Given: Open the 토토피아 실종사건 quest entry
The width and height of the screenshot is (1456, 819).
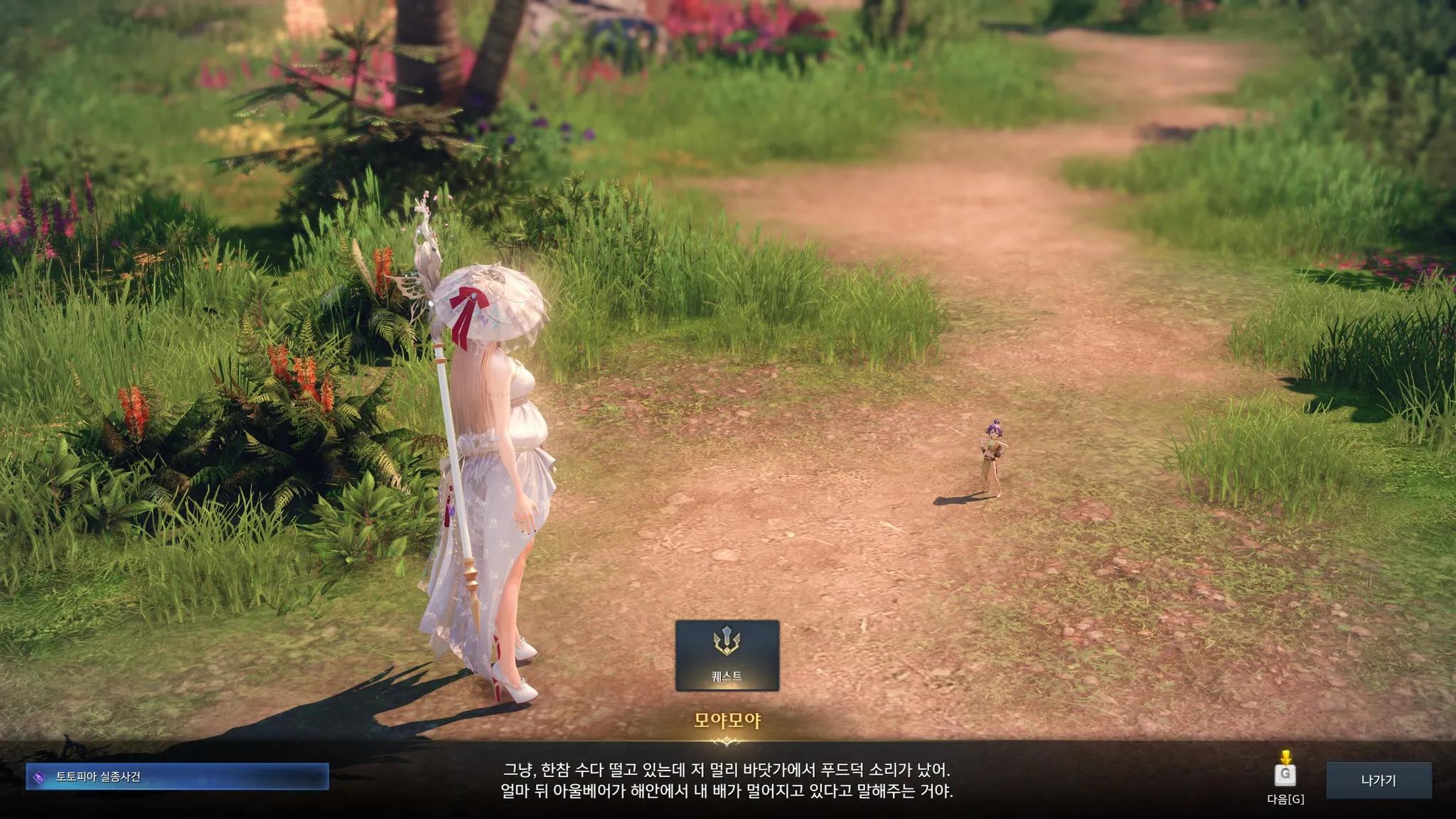Looking at the screenshot, I should [x=177, y=776].
